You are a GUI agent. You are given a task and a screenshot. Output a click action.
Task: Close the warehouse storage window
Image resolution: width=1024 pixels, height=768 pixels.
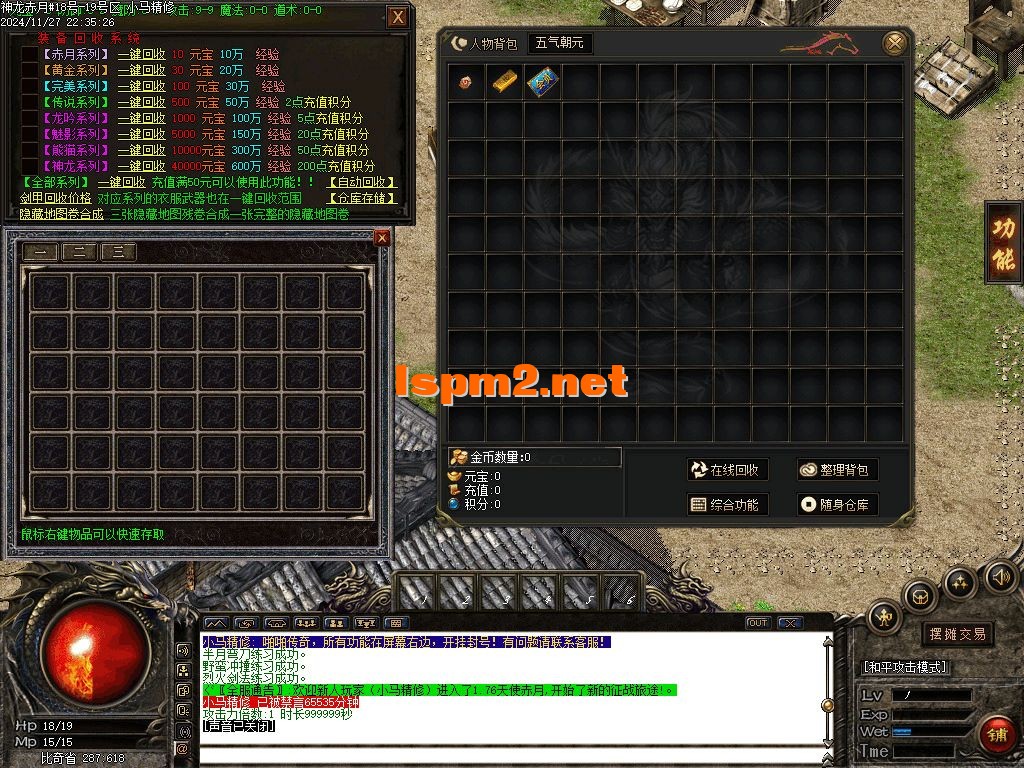pos(382,238)
